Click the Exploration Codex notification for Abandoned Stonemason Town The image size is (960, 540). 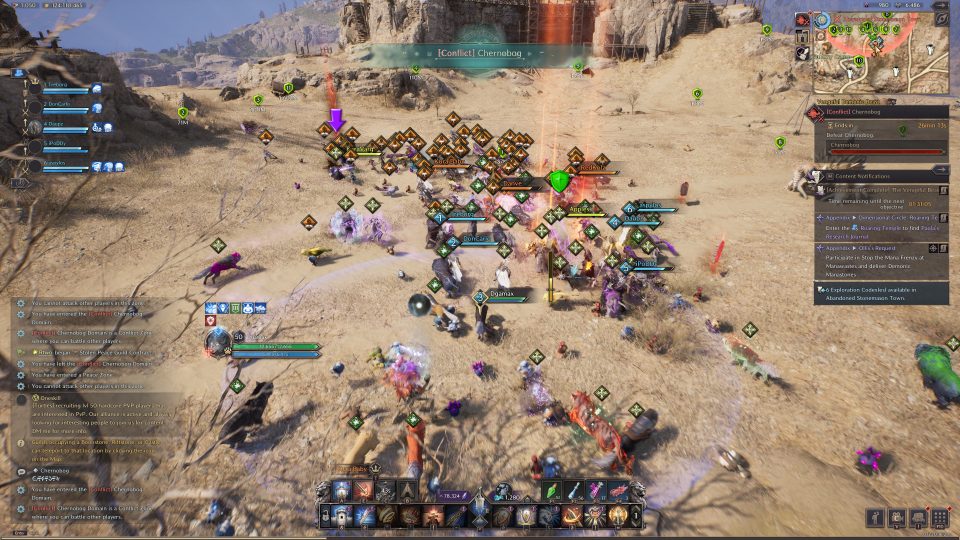pyautogui.click(x=880, y=293)
